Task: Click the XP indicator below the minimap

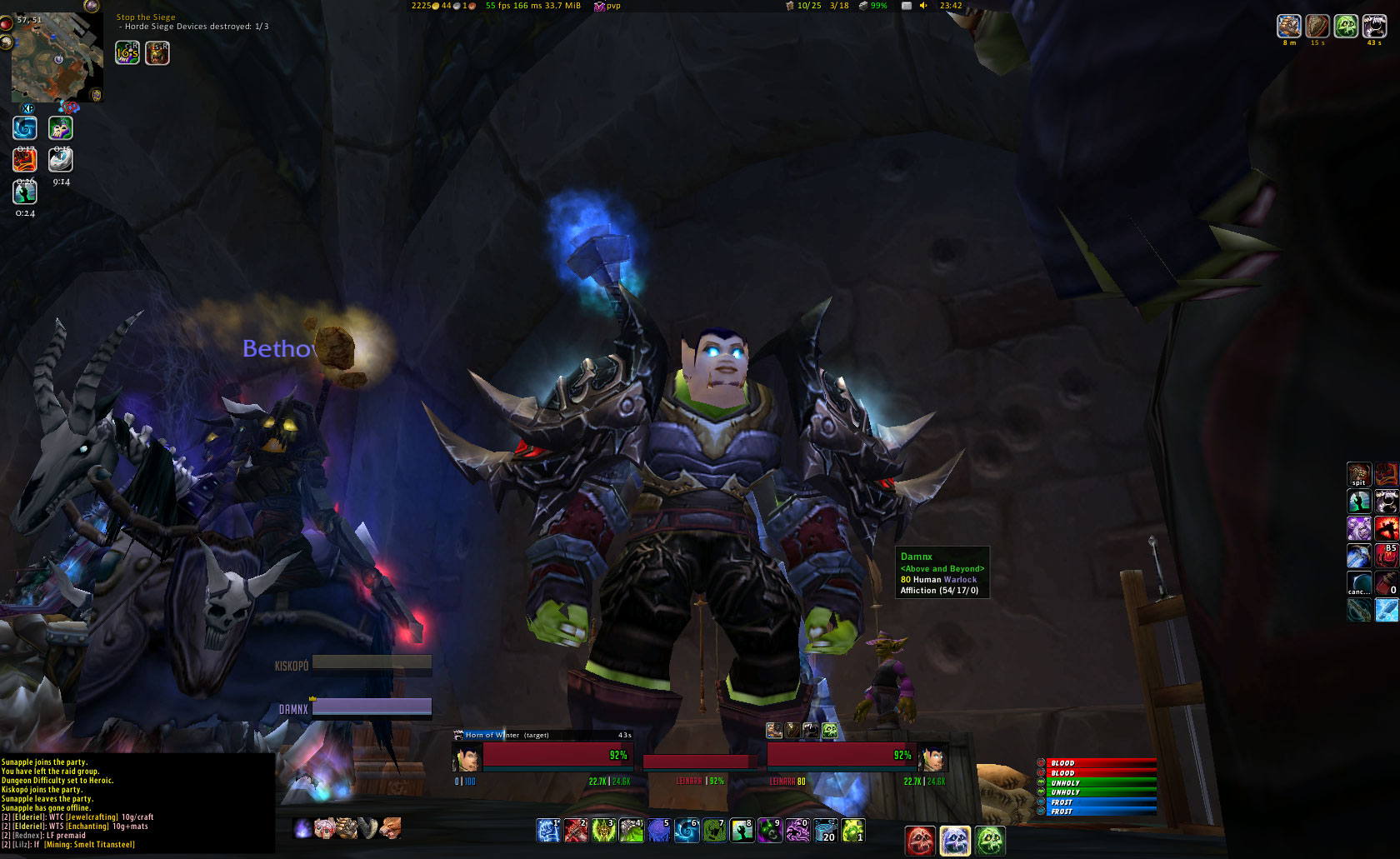Action: [27, 108]
